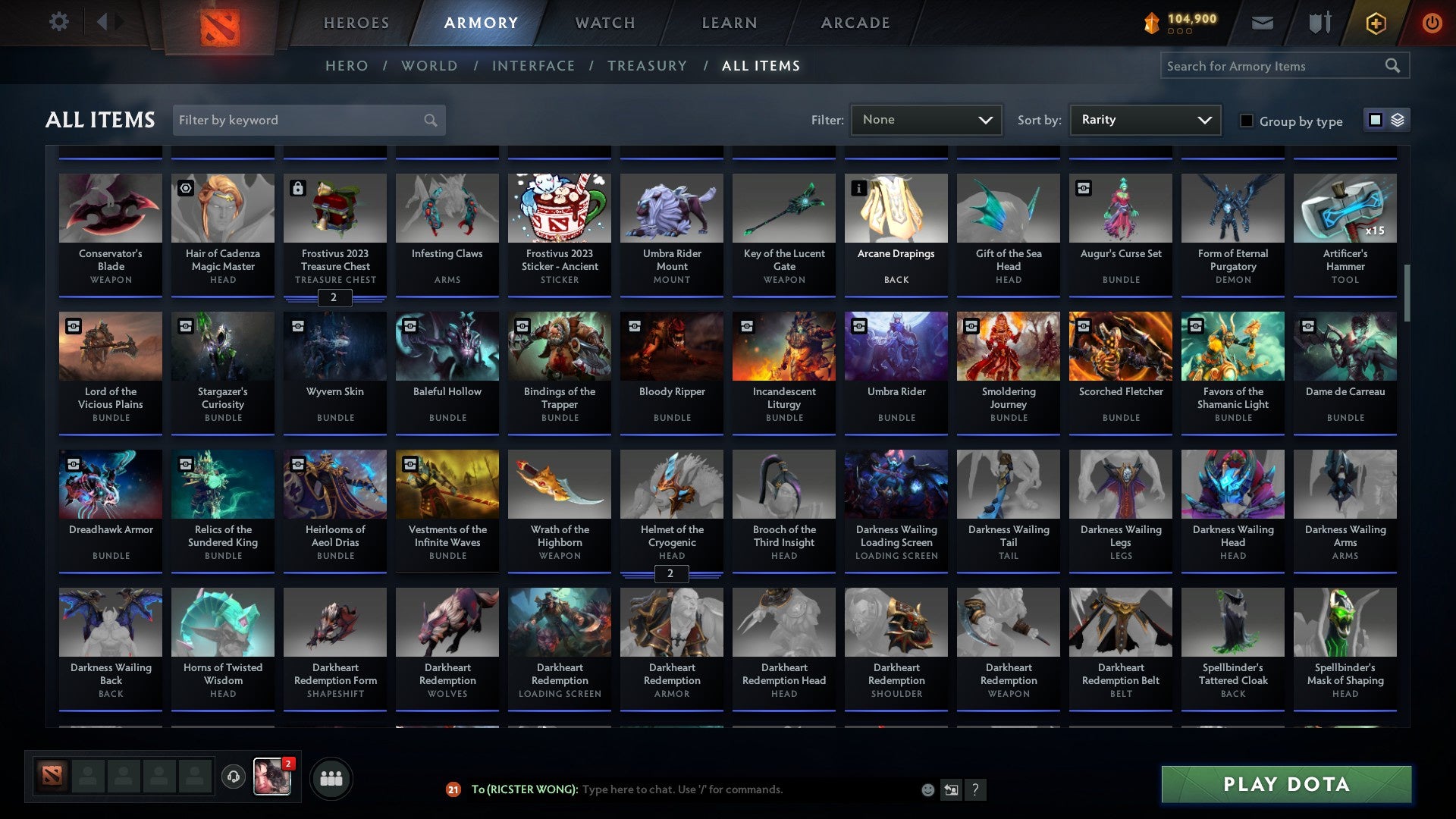Open the mail notifications envelope icon
This screenshot has width=1456, height=819.
[x=1263, y=23]
